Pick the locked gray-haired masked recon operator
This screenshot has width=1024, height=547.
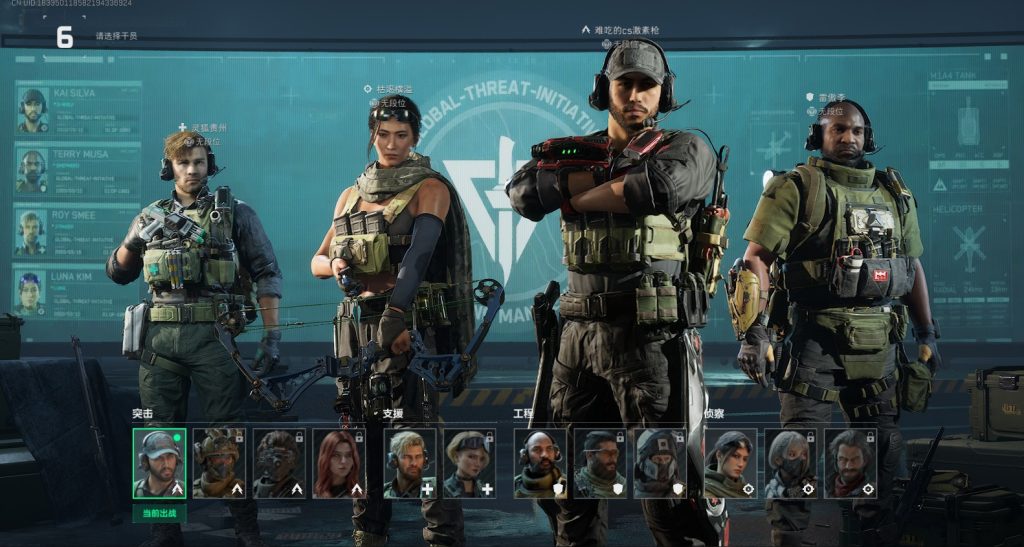click(x=790, y=463)
